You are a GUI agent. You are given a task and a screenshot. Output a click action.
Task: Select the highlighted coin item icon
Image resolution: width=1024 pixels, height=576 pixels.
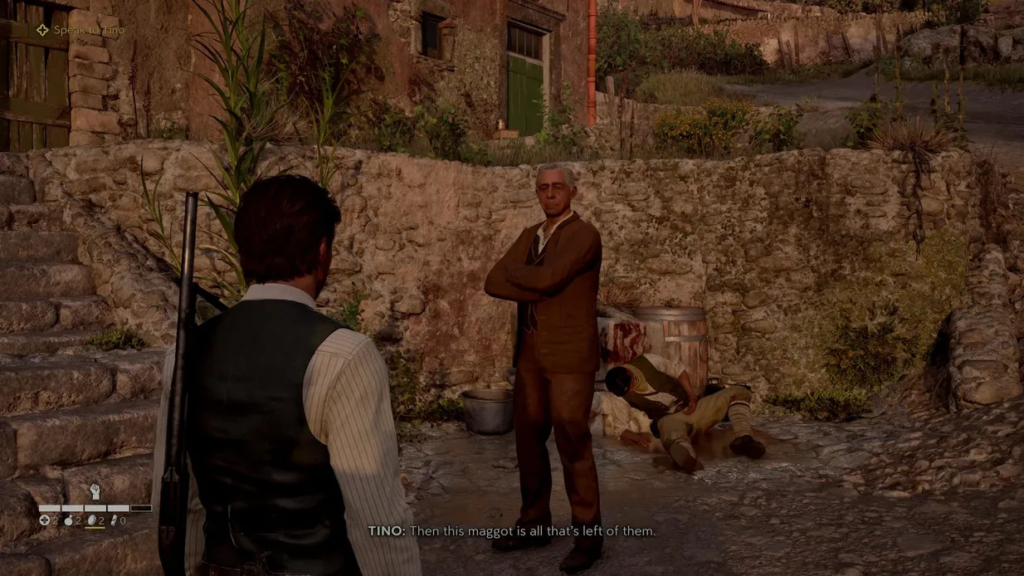click(91, 520)
